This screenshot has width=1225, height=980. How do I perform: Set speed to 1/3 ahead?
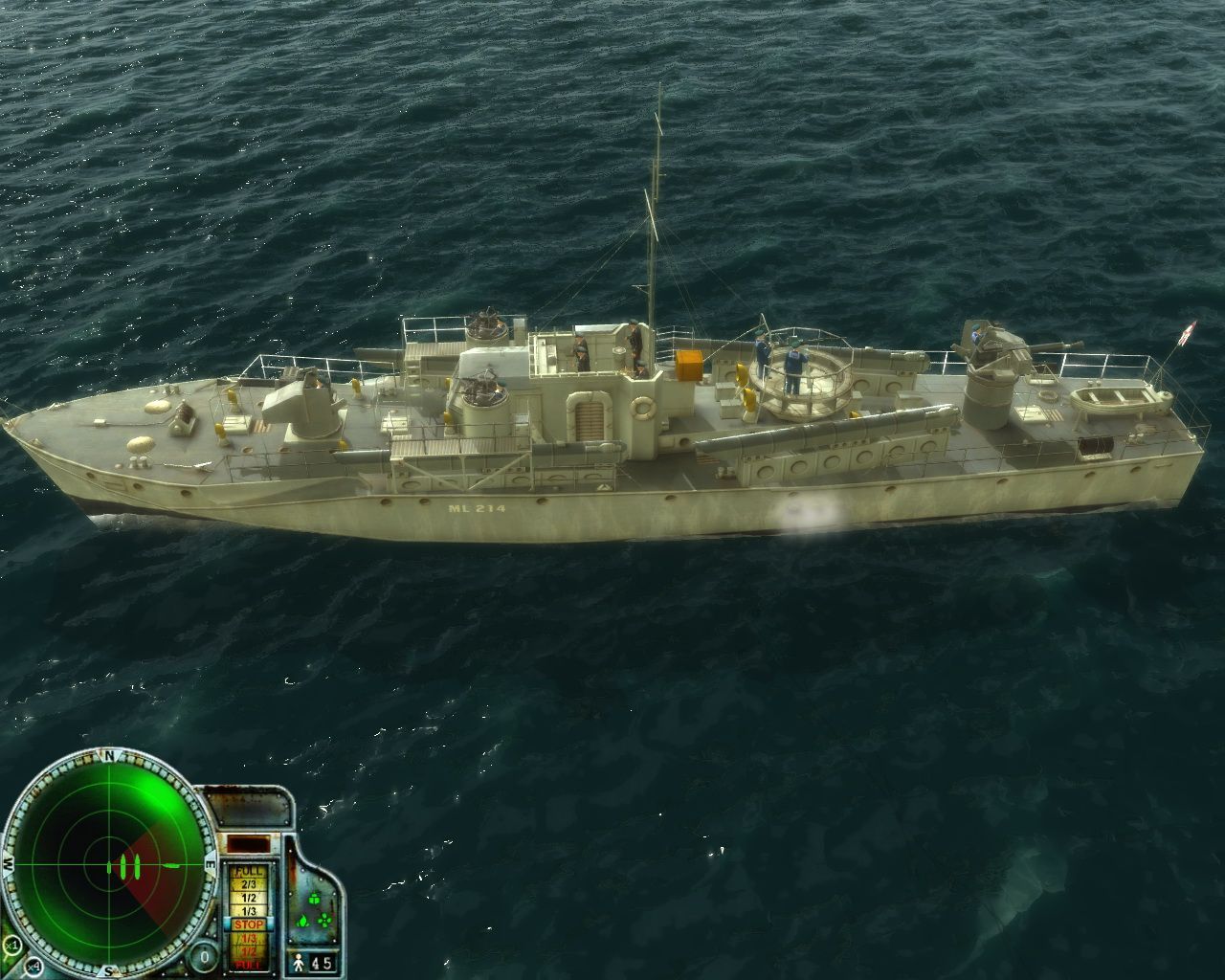point(249,909)
